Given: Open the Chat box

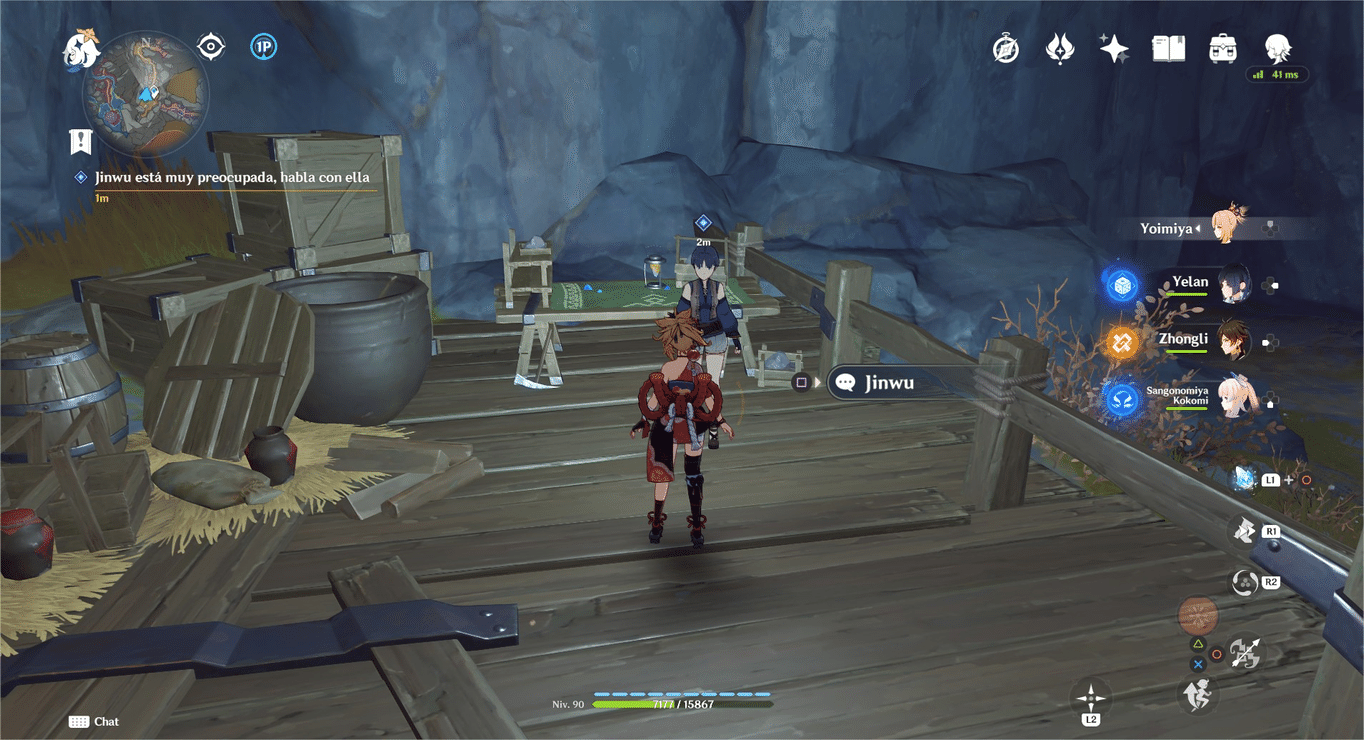Looking at the screenshot, I should tap(94, 722).
